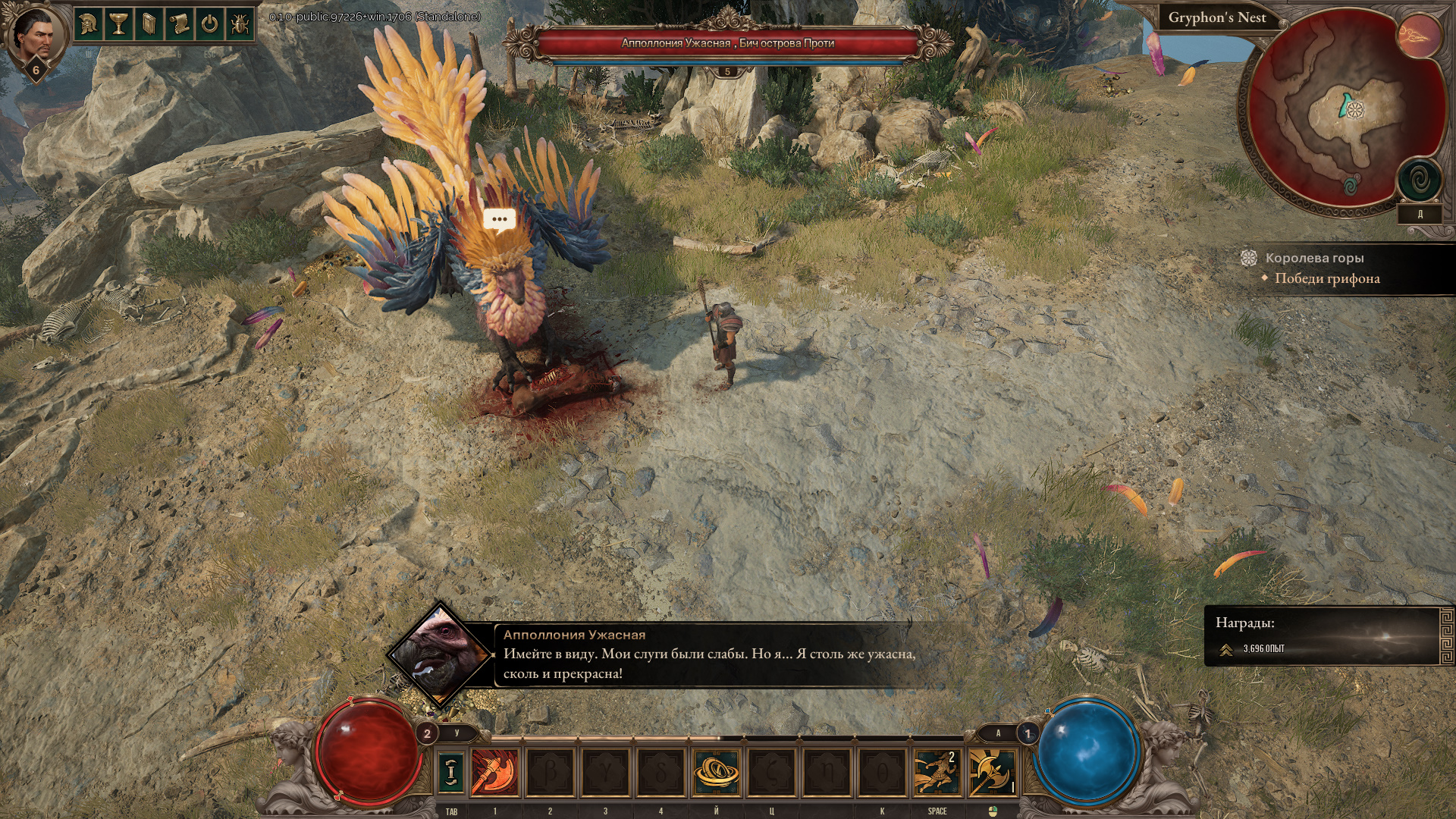Click the power symbol menu button
This screenshot has width=1456, height=819.
[209, 24]
